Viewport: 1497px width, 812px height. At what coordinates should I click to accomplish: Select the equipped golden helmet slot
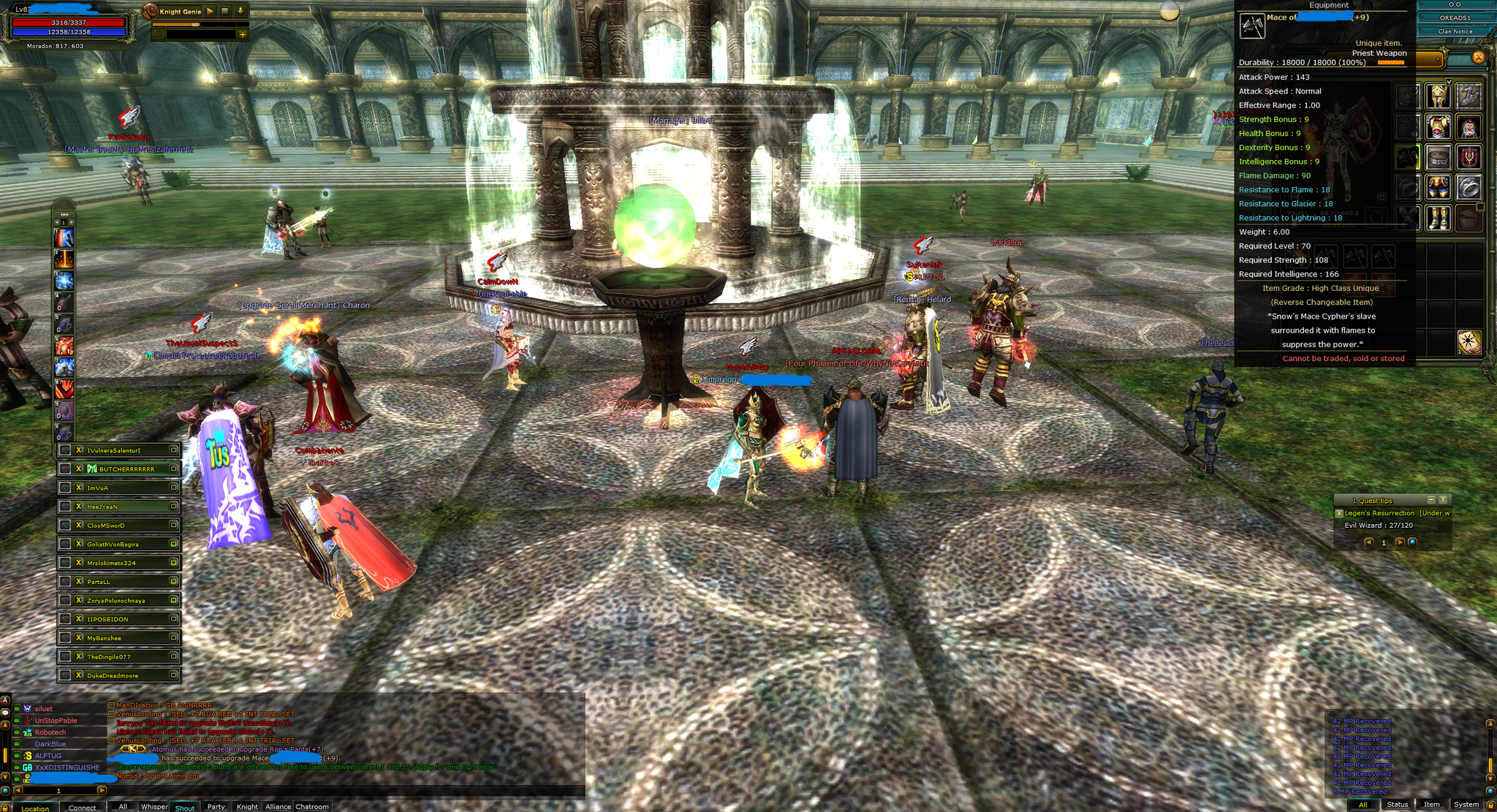pyautogui.click(x=1439, y=95)
